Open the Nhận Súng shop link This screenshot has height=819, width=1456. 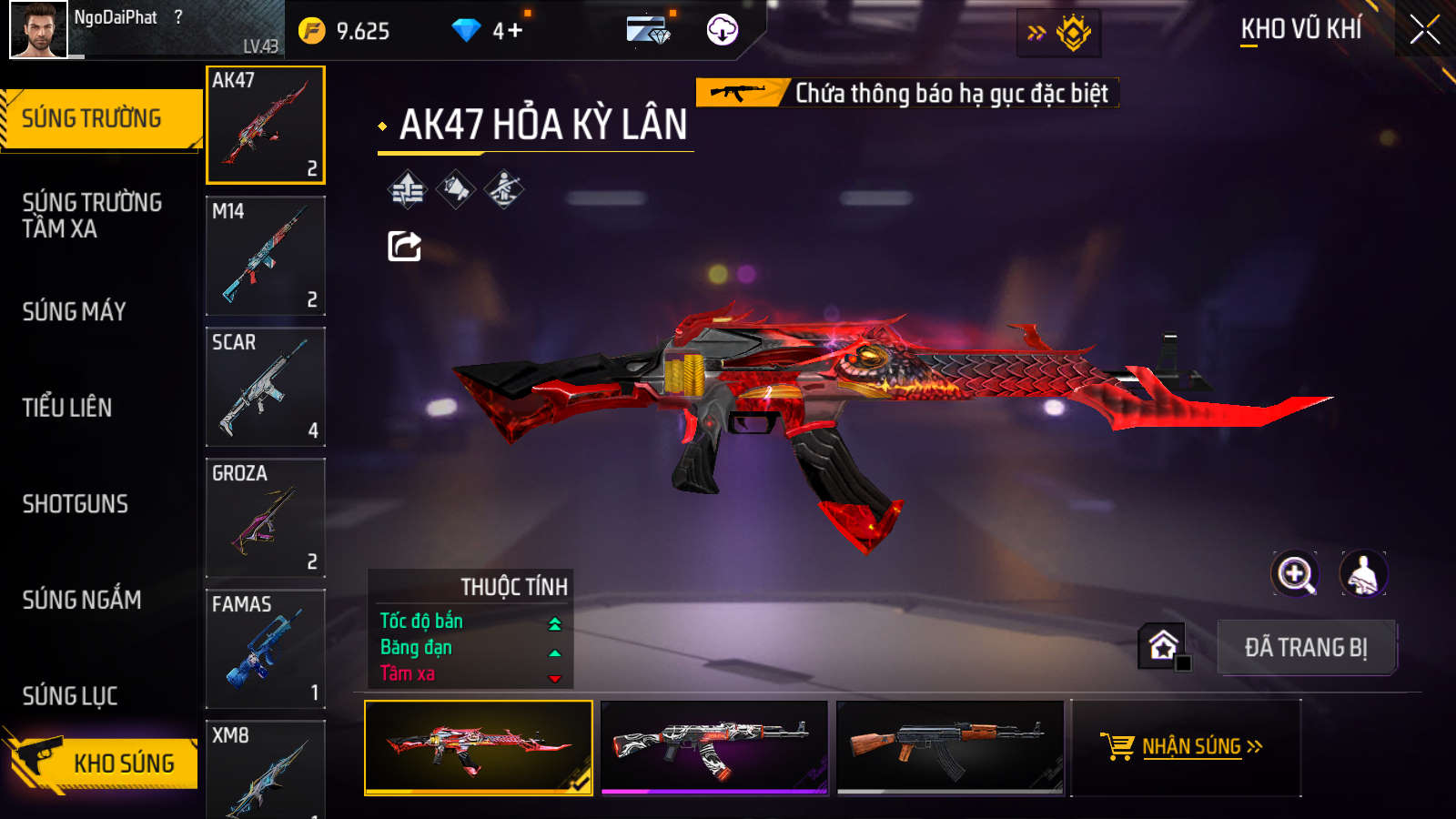coord(1186,747)
